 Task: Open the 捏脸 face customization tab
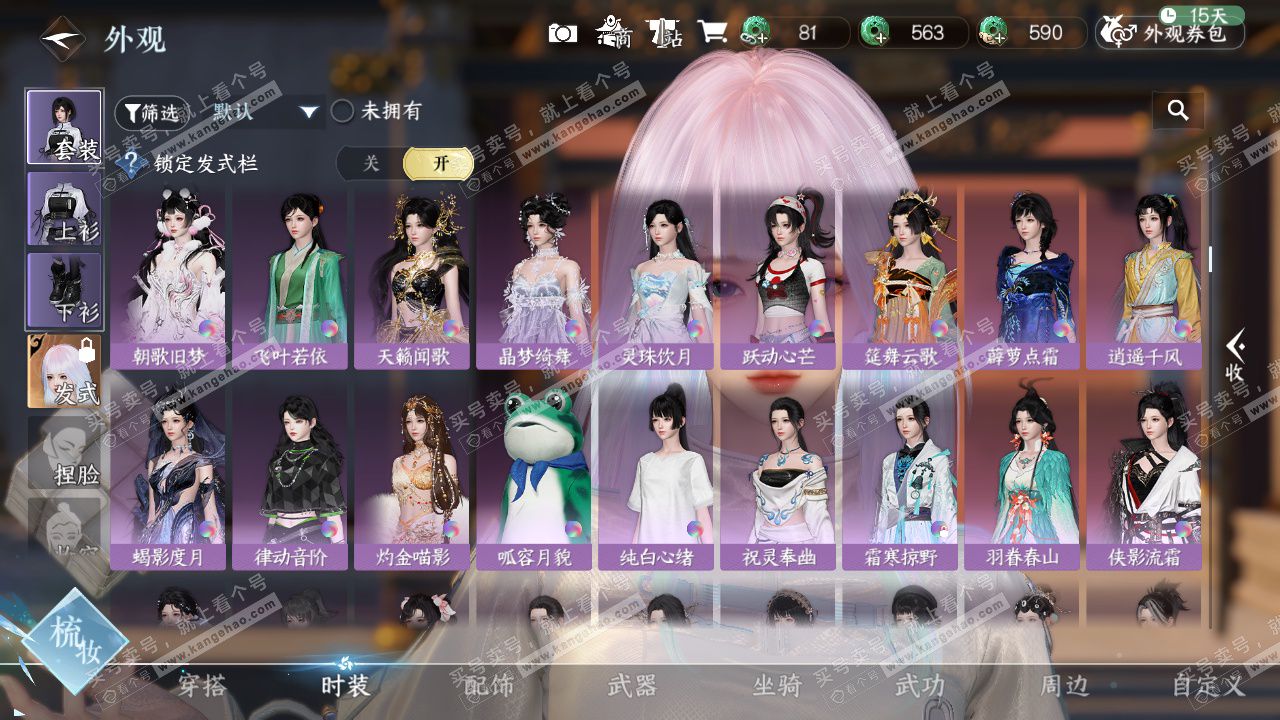[64, 453]
